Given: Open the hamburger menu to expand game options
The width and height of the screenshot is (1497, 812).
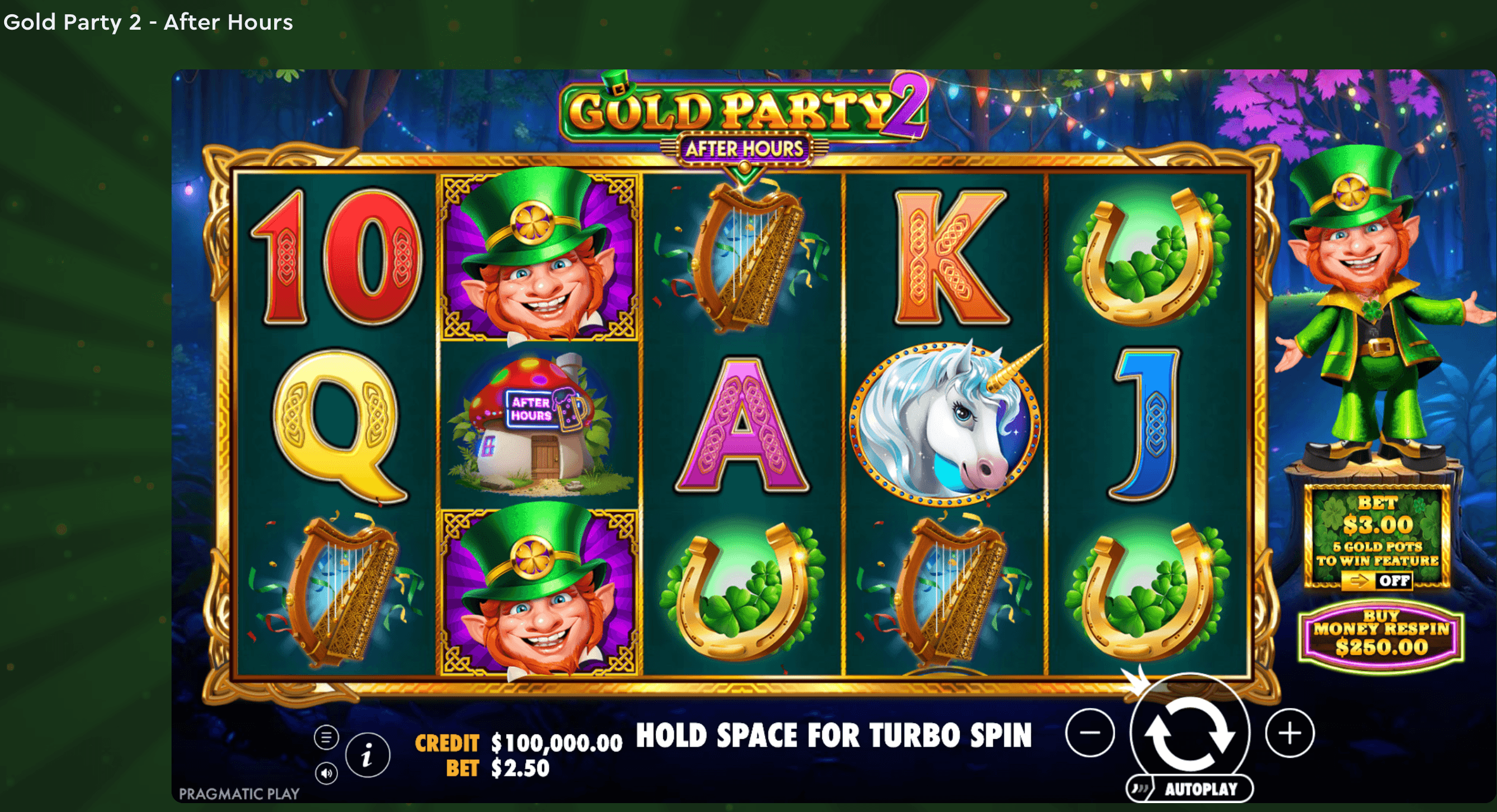Looking at the screenshot, I should tap(325, 737).
